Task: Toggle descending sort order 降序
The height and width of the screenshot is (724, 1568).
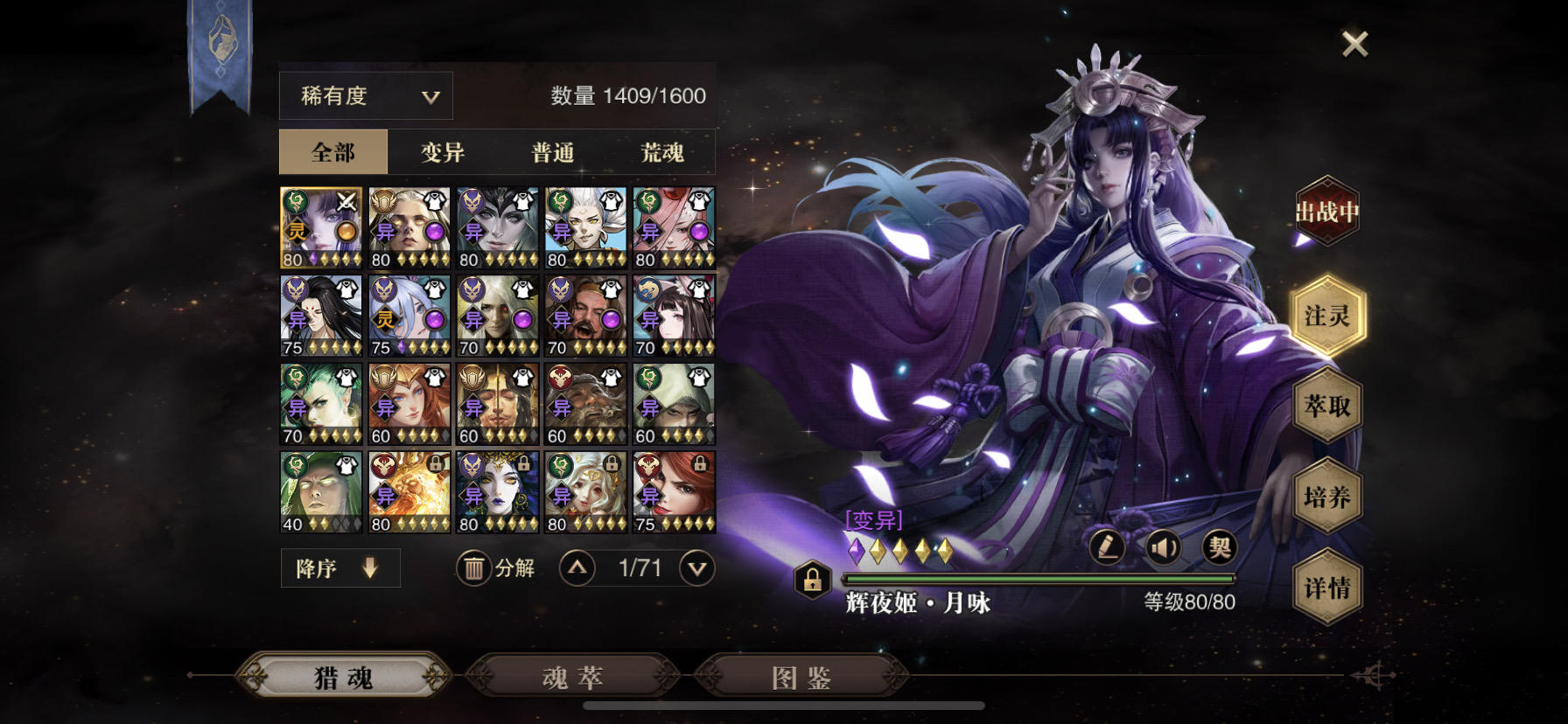Action: coord(339,567)
